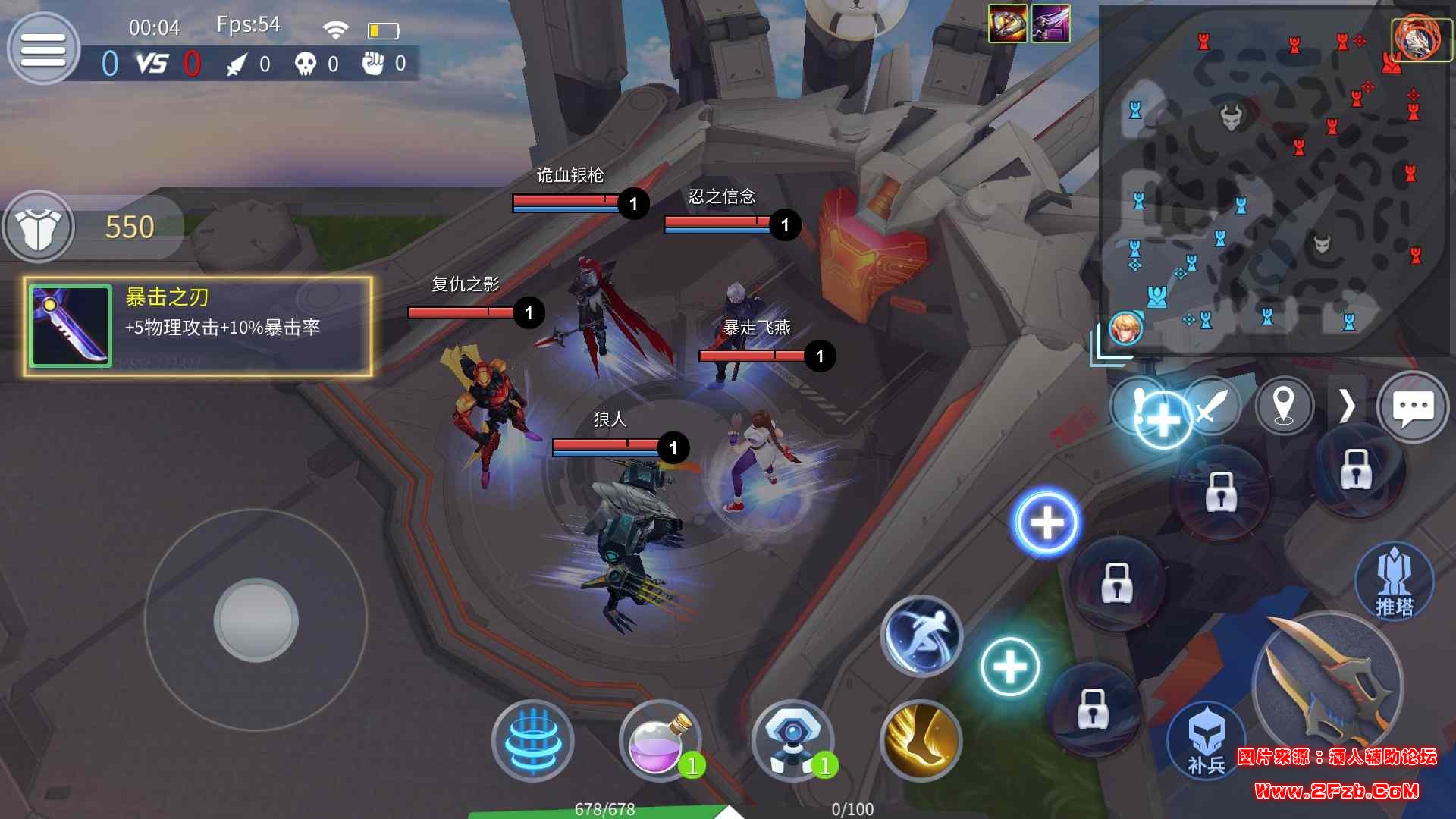Buy the recommended 暴击之刃 item

tap(197, 326)
